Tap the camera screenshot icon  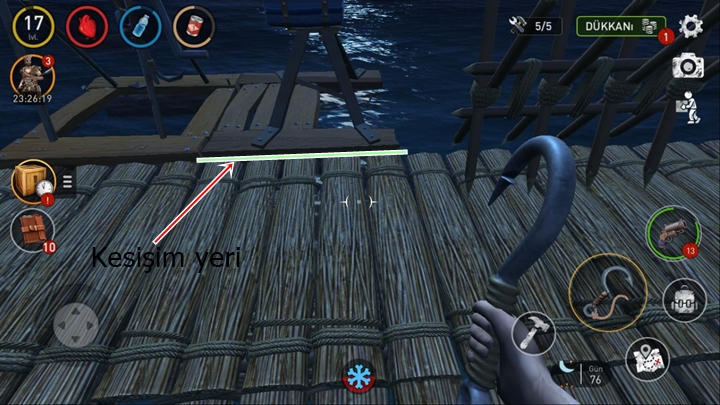pos(688,66)
